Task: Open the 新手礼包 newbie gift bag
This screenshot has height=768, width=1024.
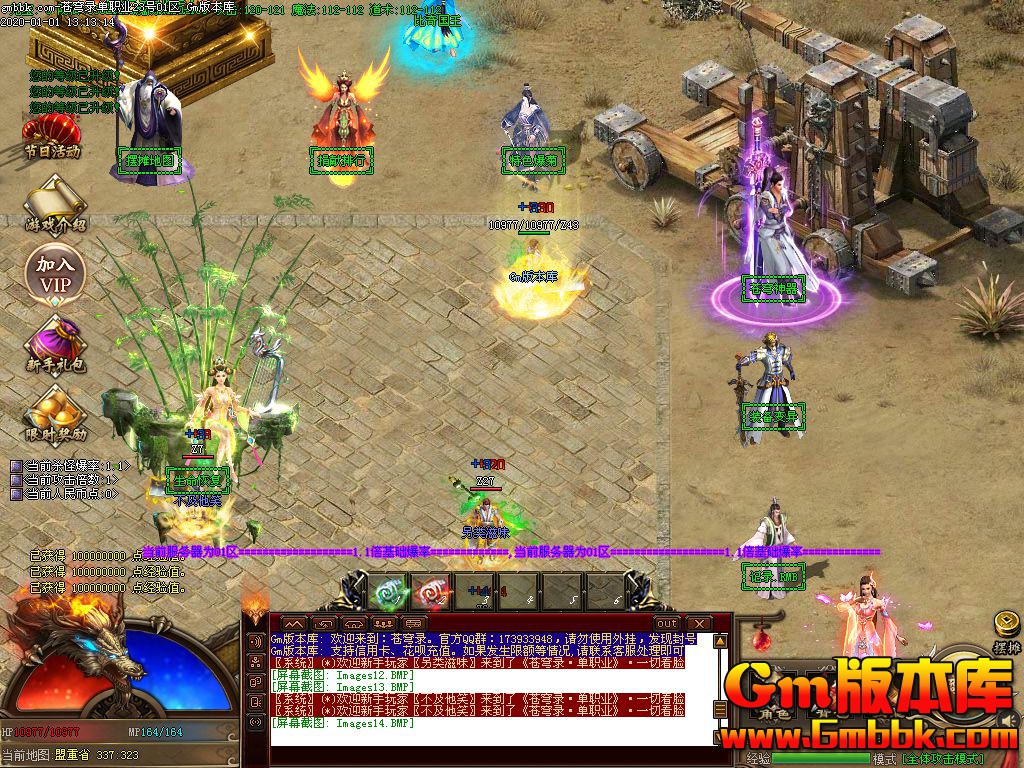Action: pos(55,343)
